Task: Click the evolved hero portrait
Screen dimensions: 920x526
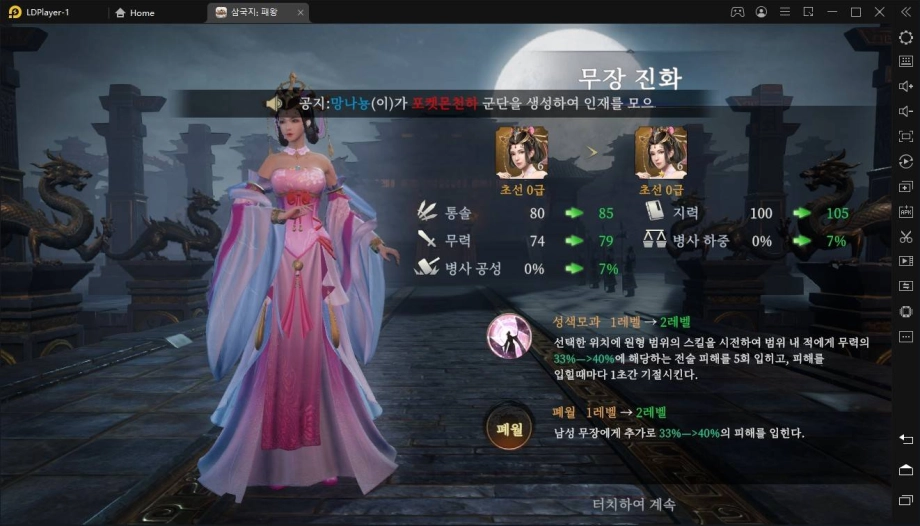Action: pyautogui.click(x=661, y=153)
